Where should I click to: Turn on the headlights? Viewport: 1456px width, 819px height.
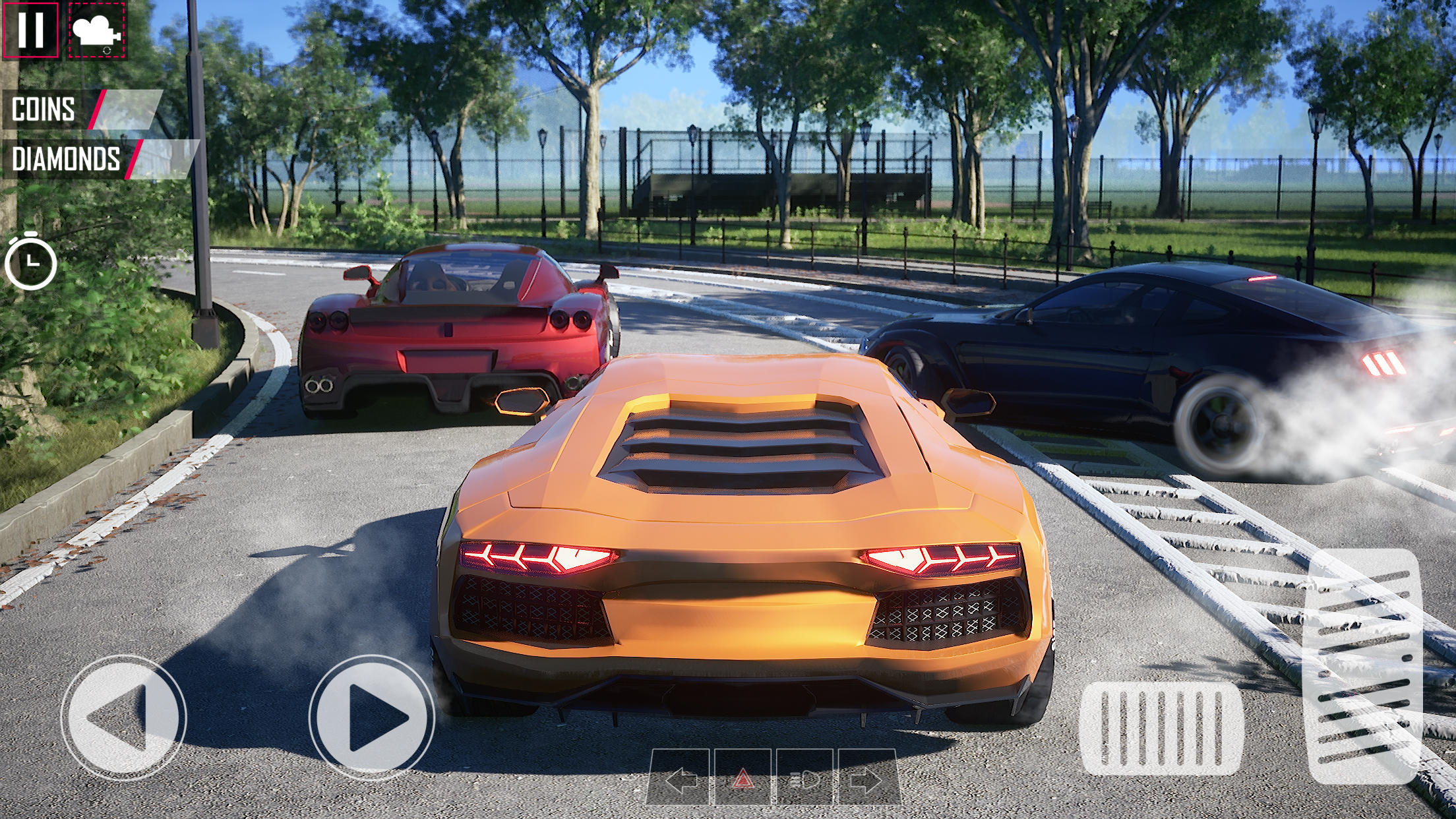coord(806,780)
